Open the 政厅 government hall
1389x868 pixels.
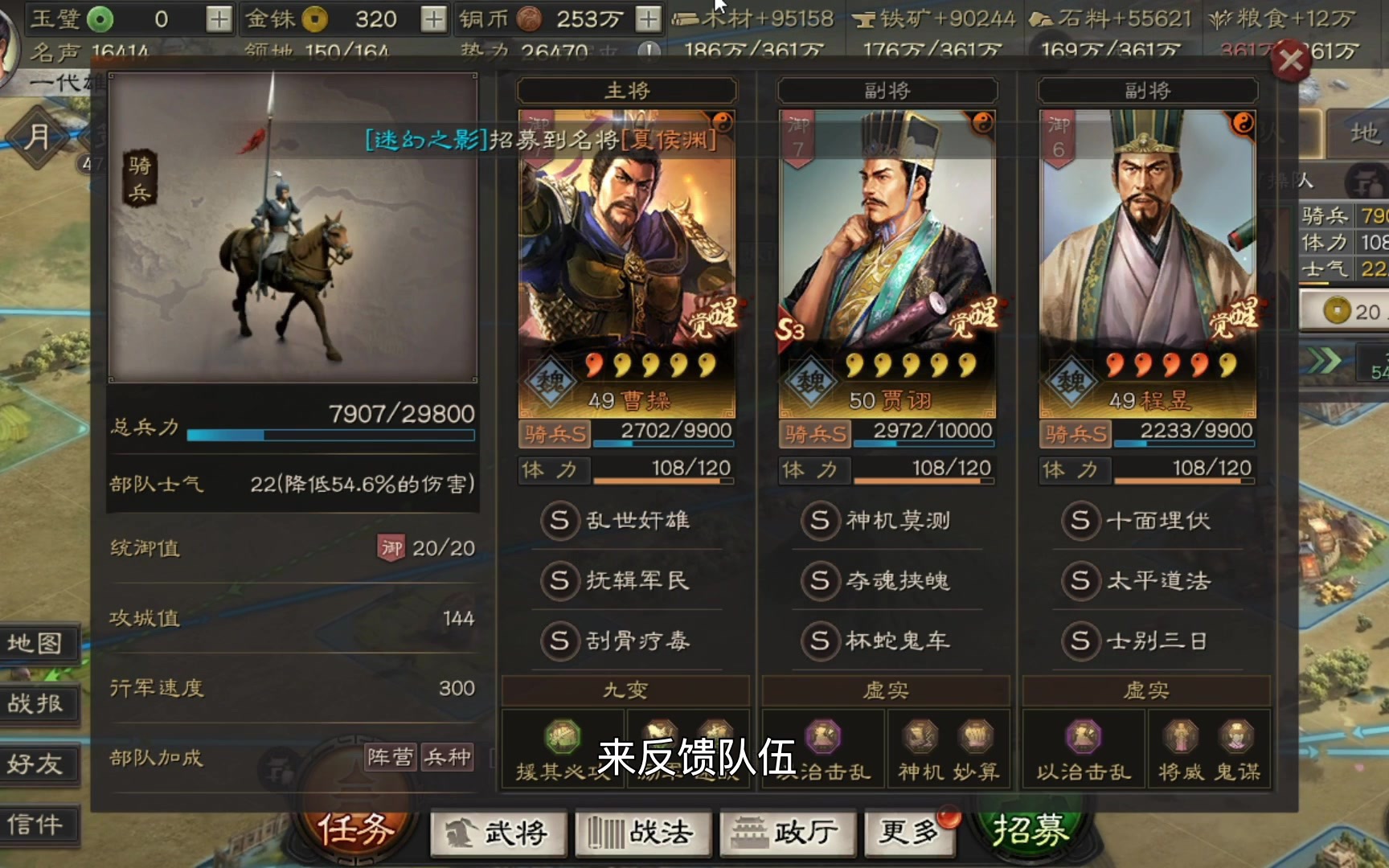[x=788, y=833]
